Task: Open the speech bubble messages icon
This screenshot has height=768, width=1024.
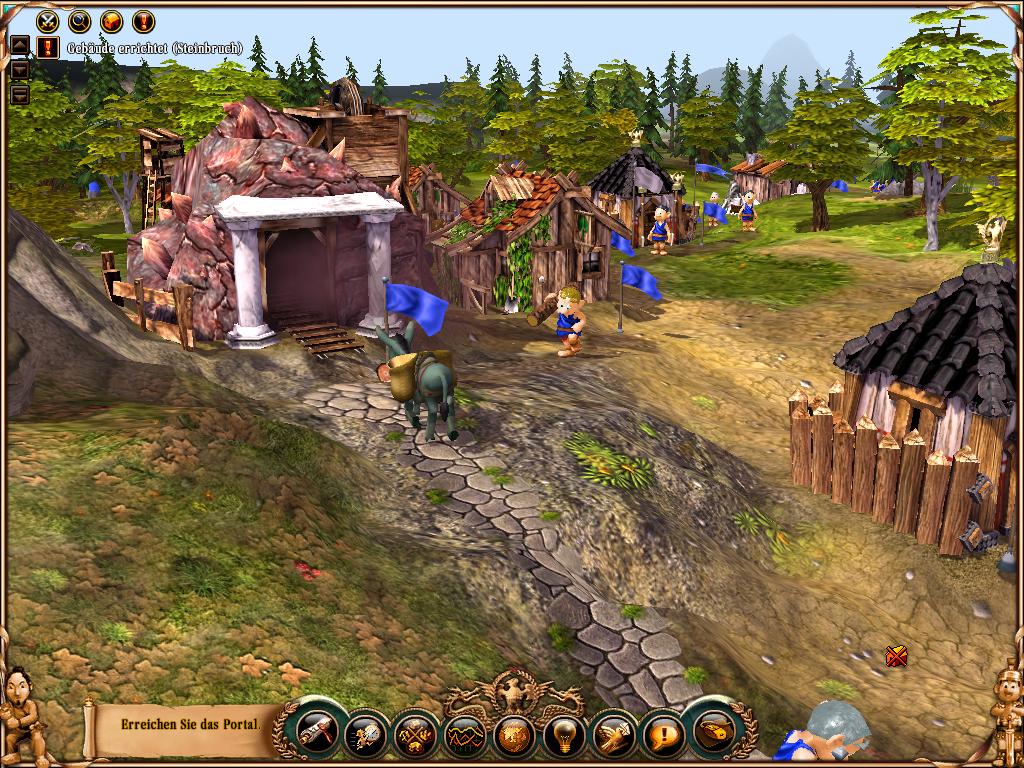Action: point(662,737)
